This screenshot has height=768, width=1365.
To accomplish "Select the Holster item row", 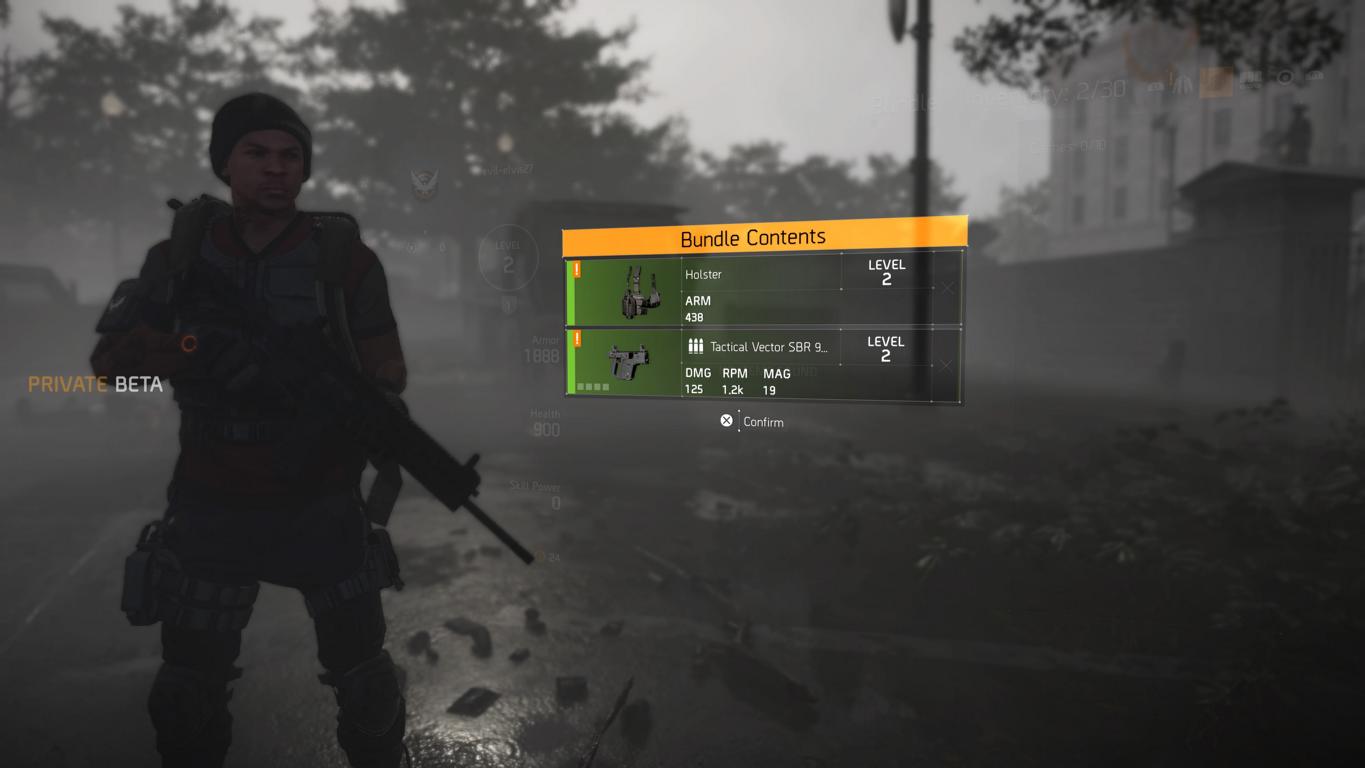I will tap(762, 290).
